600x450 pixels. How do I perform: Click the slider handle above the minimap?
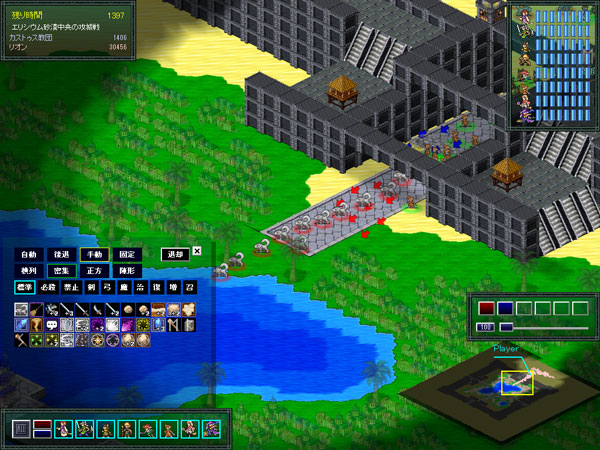coord(507,327)
